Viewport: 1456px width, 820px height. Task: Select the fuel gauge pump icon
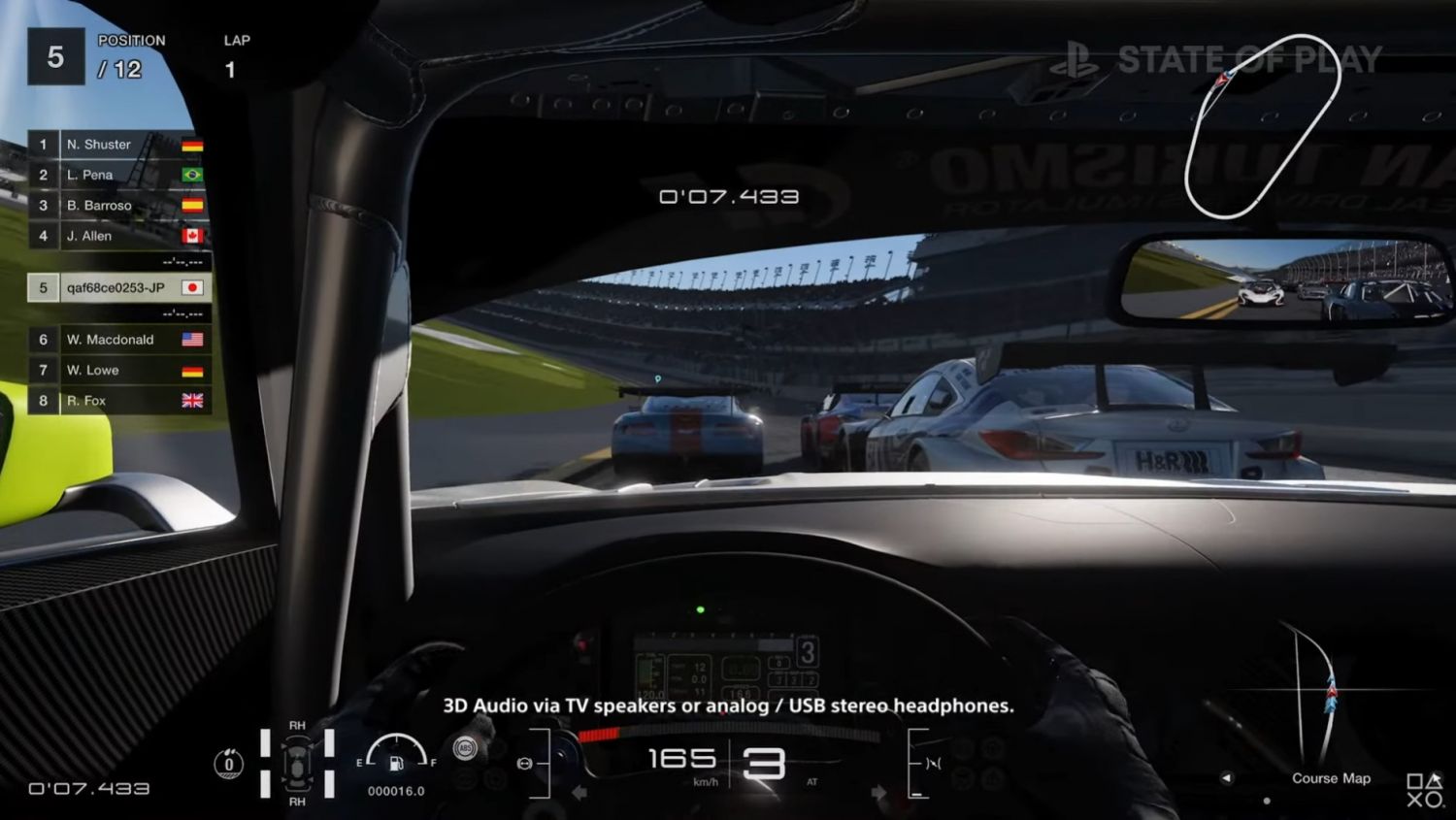click(396, 763)
